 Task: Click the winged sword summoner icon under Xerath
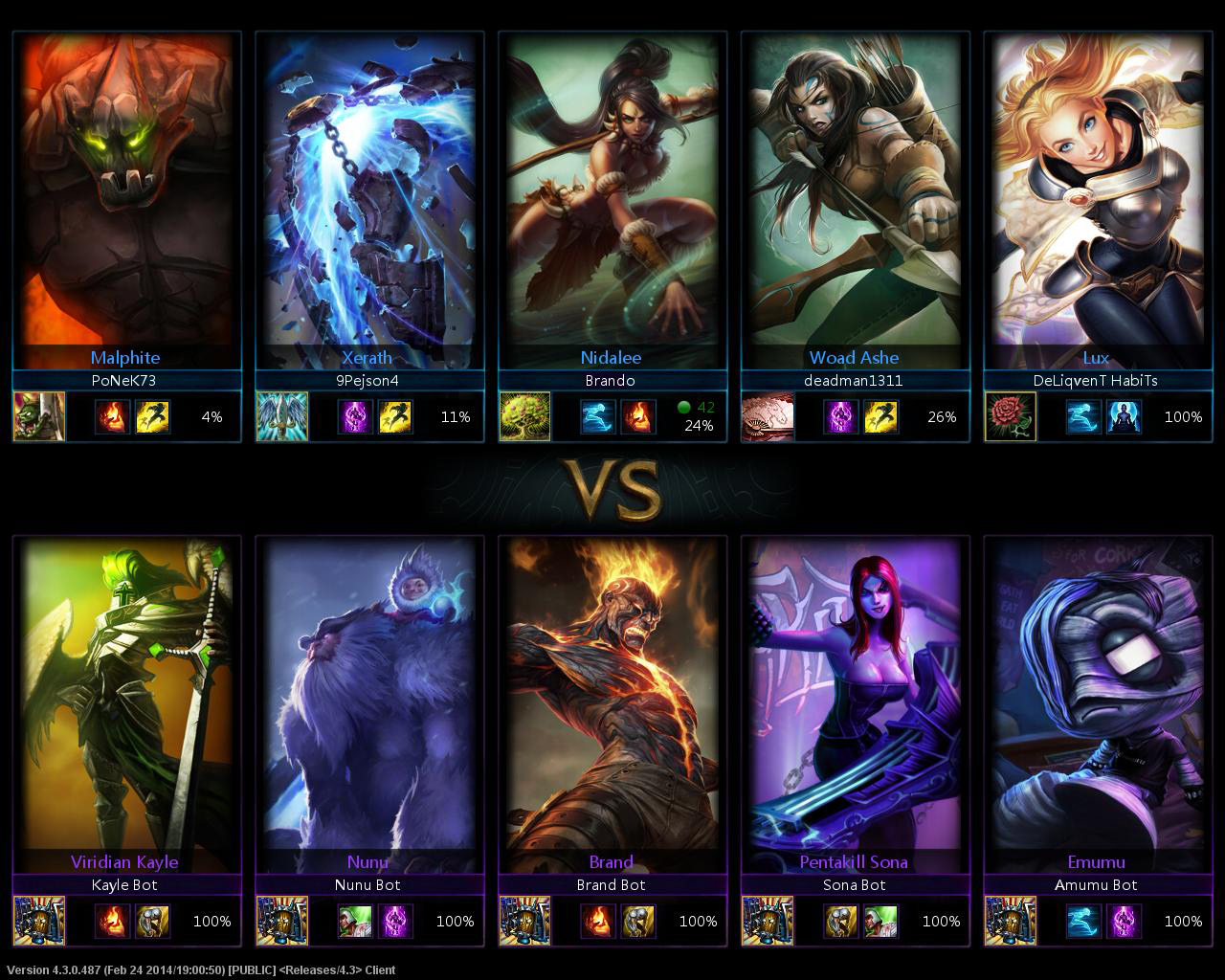282,416
